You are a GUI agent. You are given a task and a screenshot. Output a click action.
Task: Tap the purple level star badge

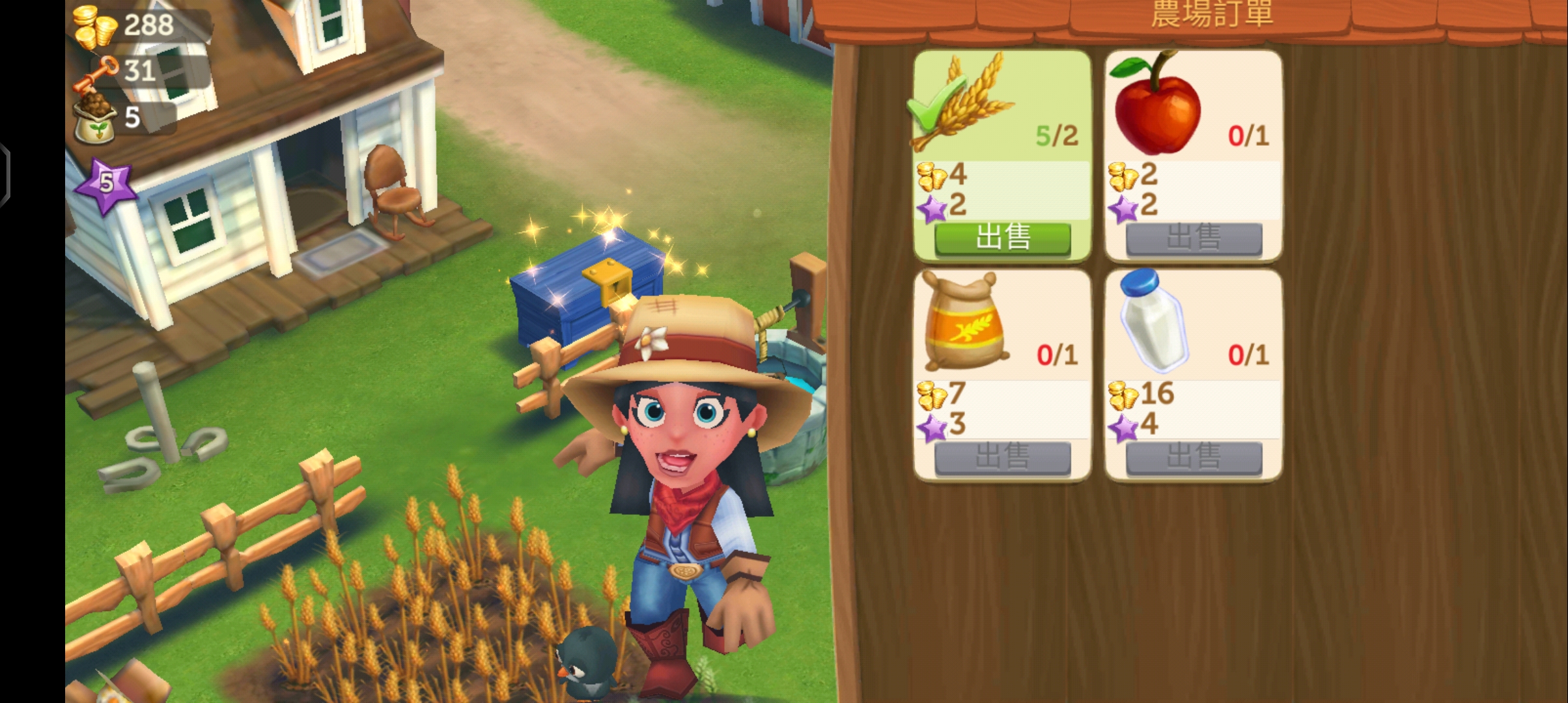106,185
